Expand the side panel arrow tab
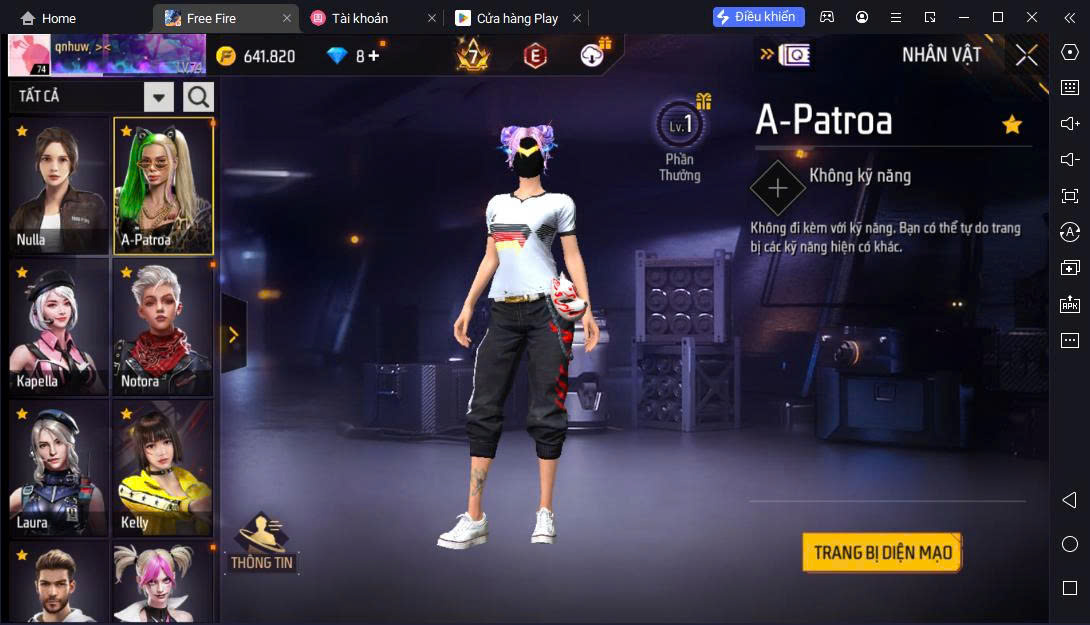Screen dimensions: 1090x625 [233, 335]
